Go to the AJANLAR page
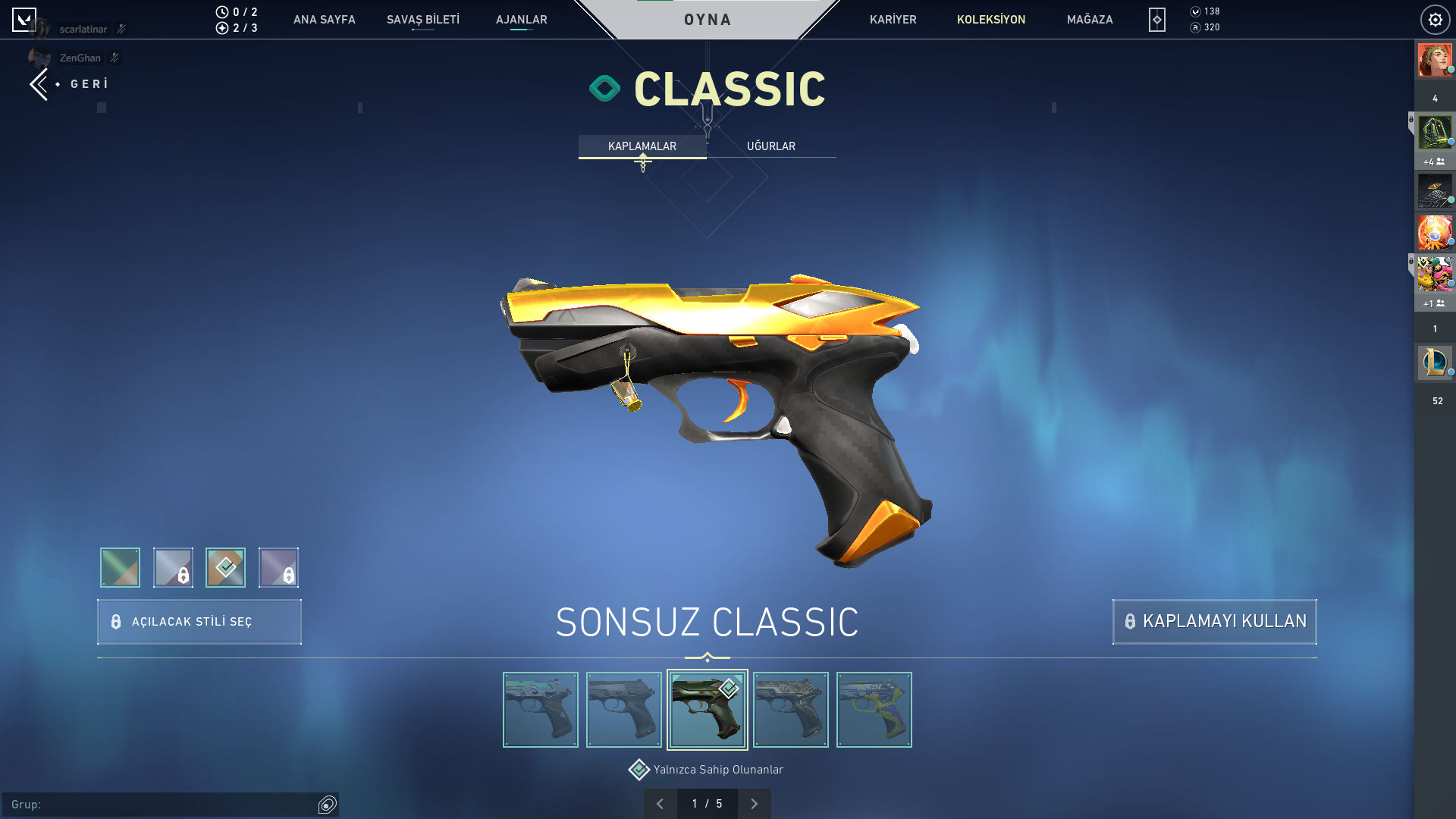Image resolution: width=1456 pixels, height=819 pixels. coord(521,20)
